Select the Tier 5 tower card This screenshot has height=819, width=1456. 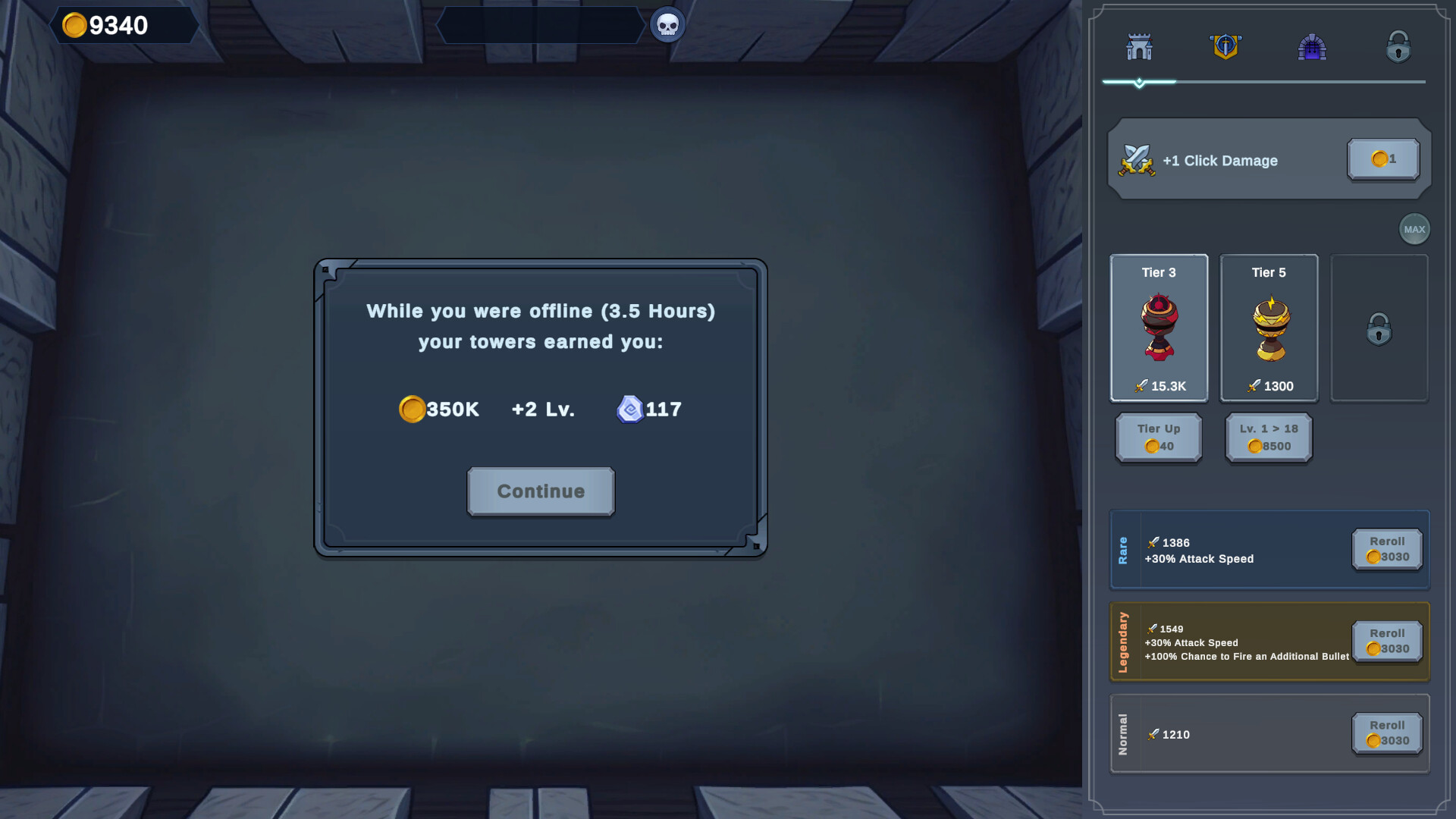(x=1269, y=328)
